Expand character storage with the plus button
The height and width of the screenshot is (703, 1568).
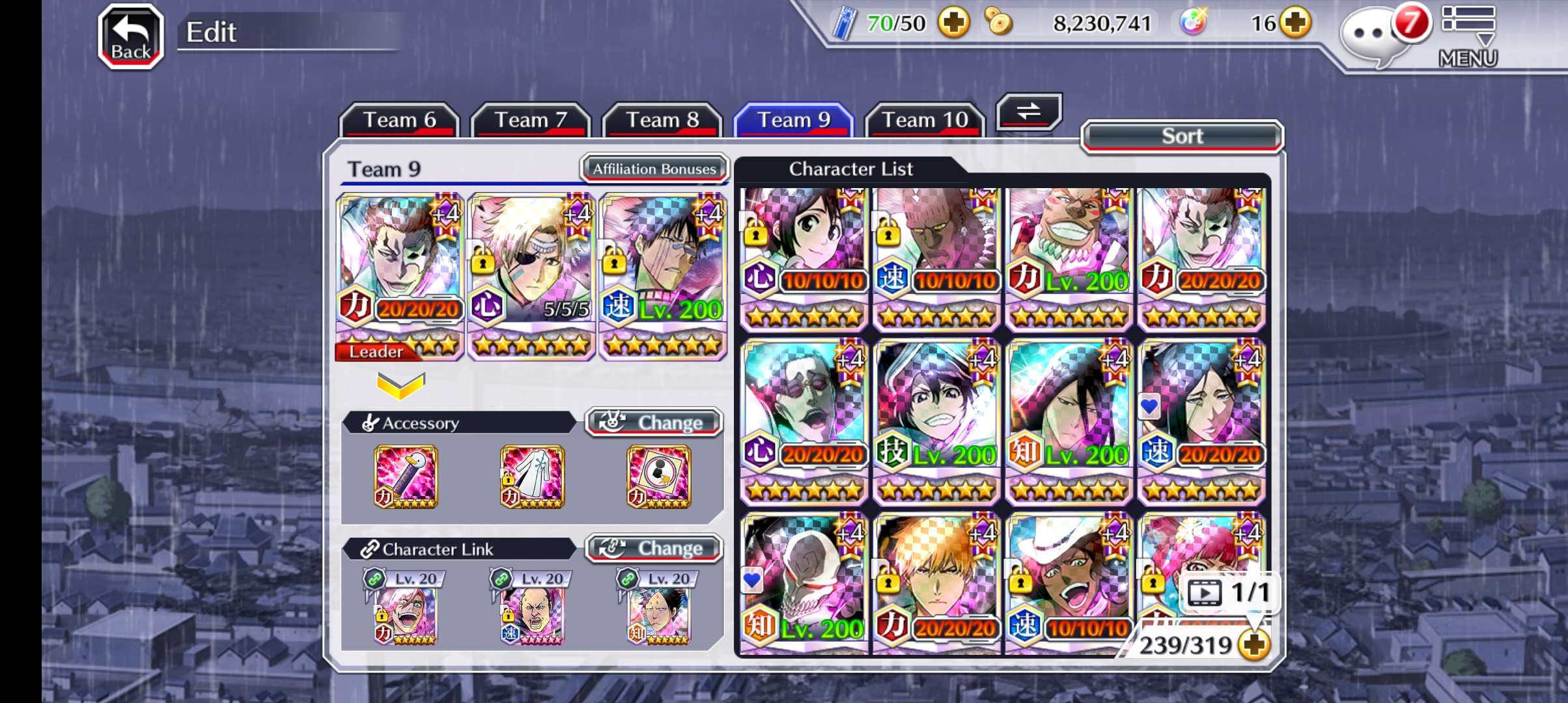(x=1254, y=645)
